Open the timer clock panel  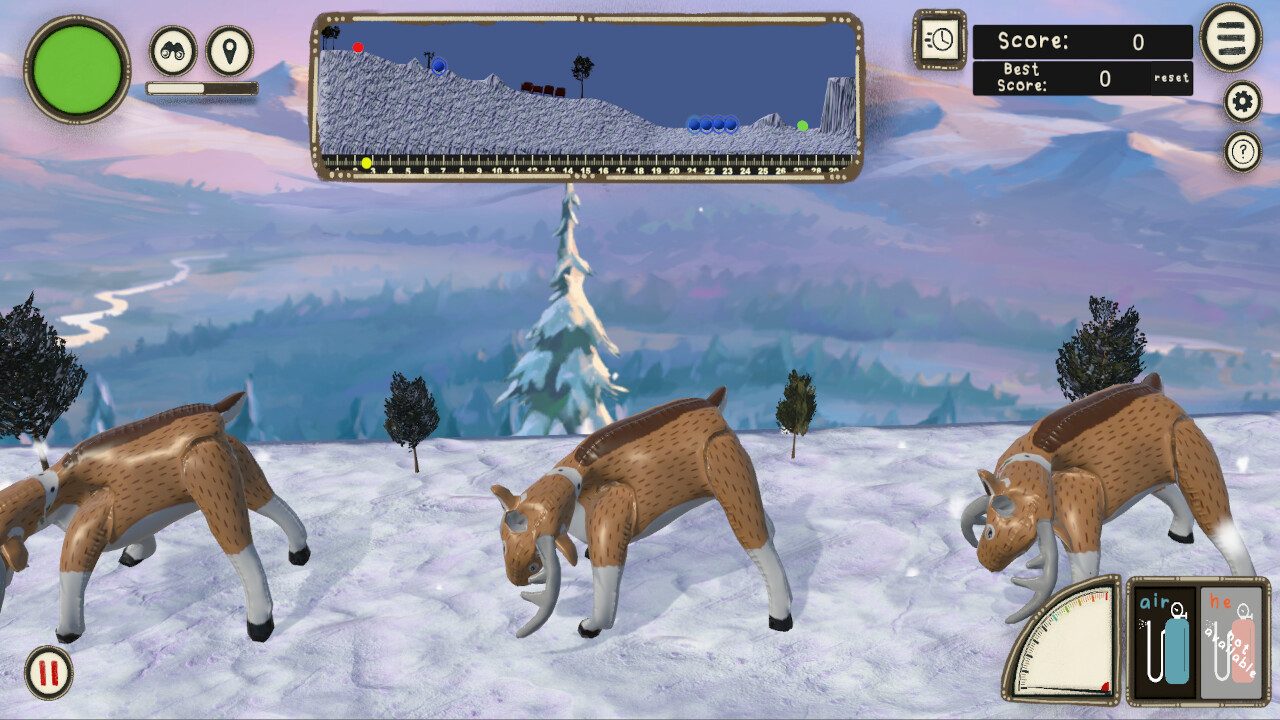tap(938, 42)
